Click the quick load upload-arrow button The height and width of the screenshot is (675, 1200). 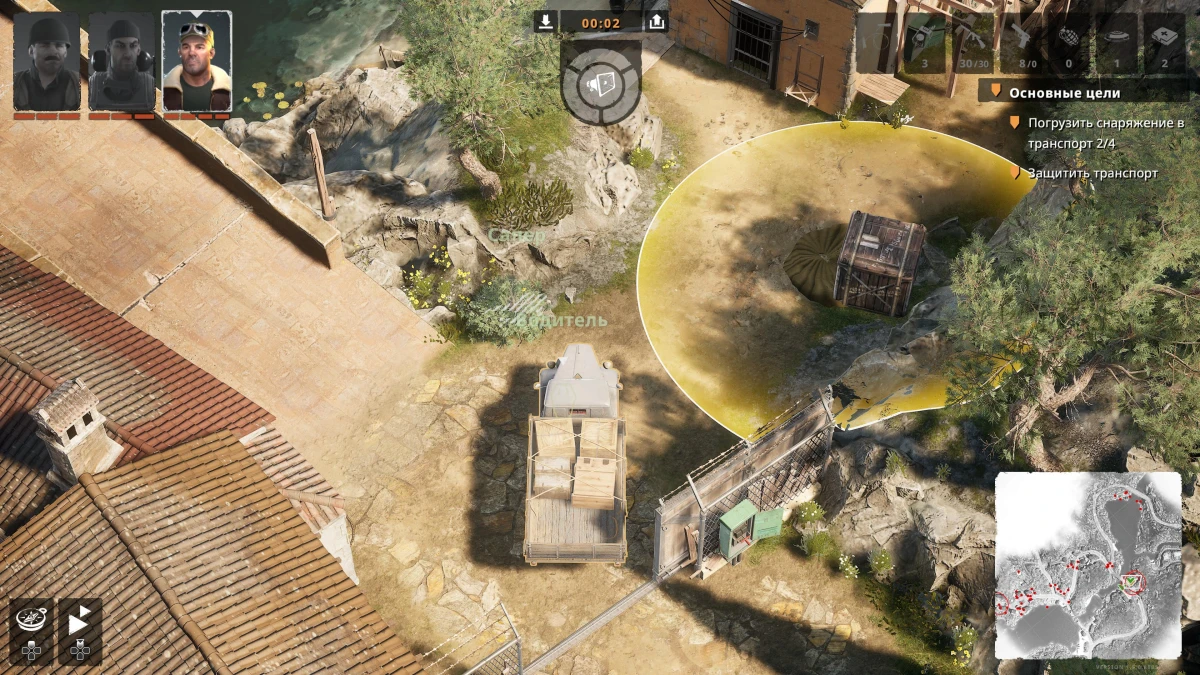656,22
